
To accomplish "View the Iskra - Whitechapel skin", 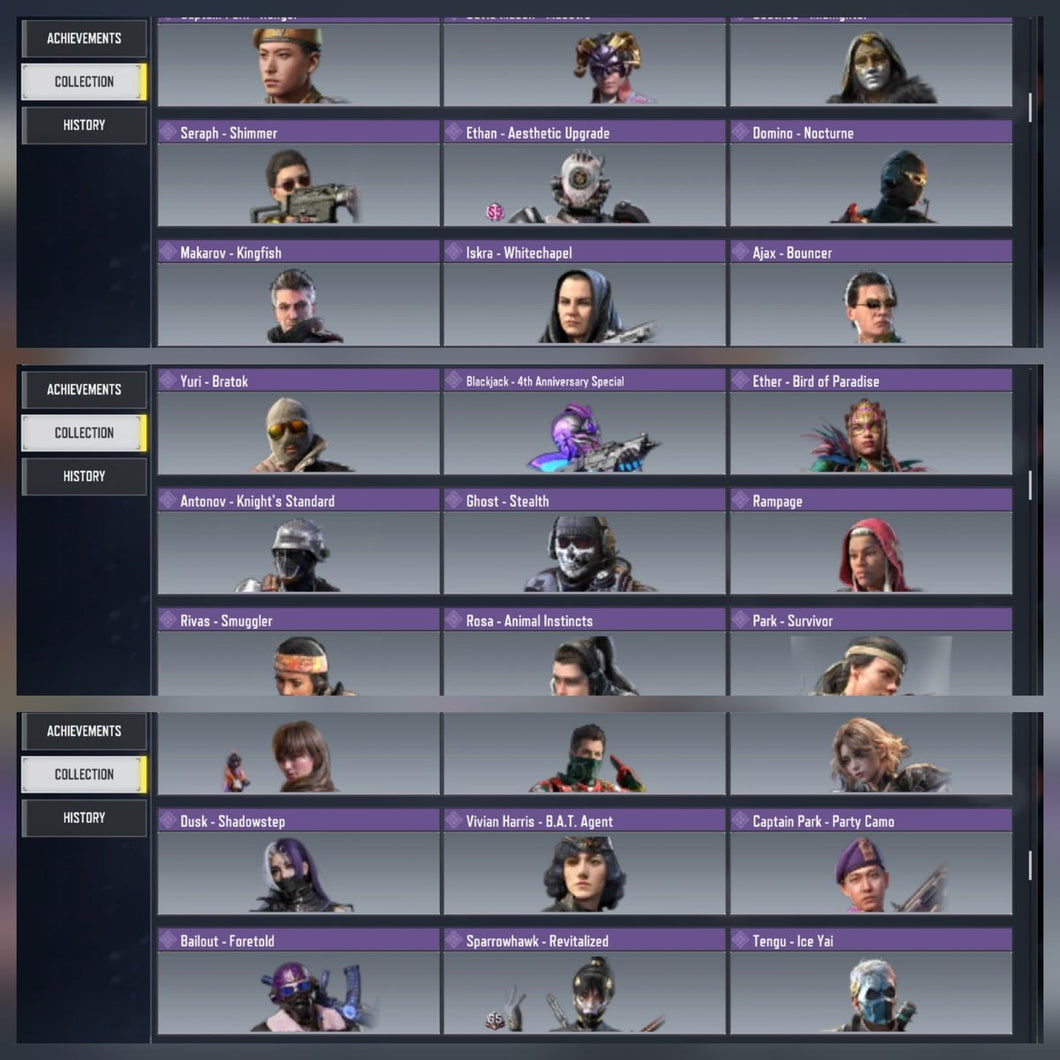I will pos(584,294).
